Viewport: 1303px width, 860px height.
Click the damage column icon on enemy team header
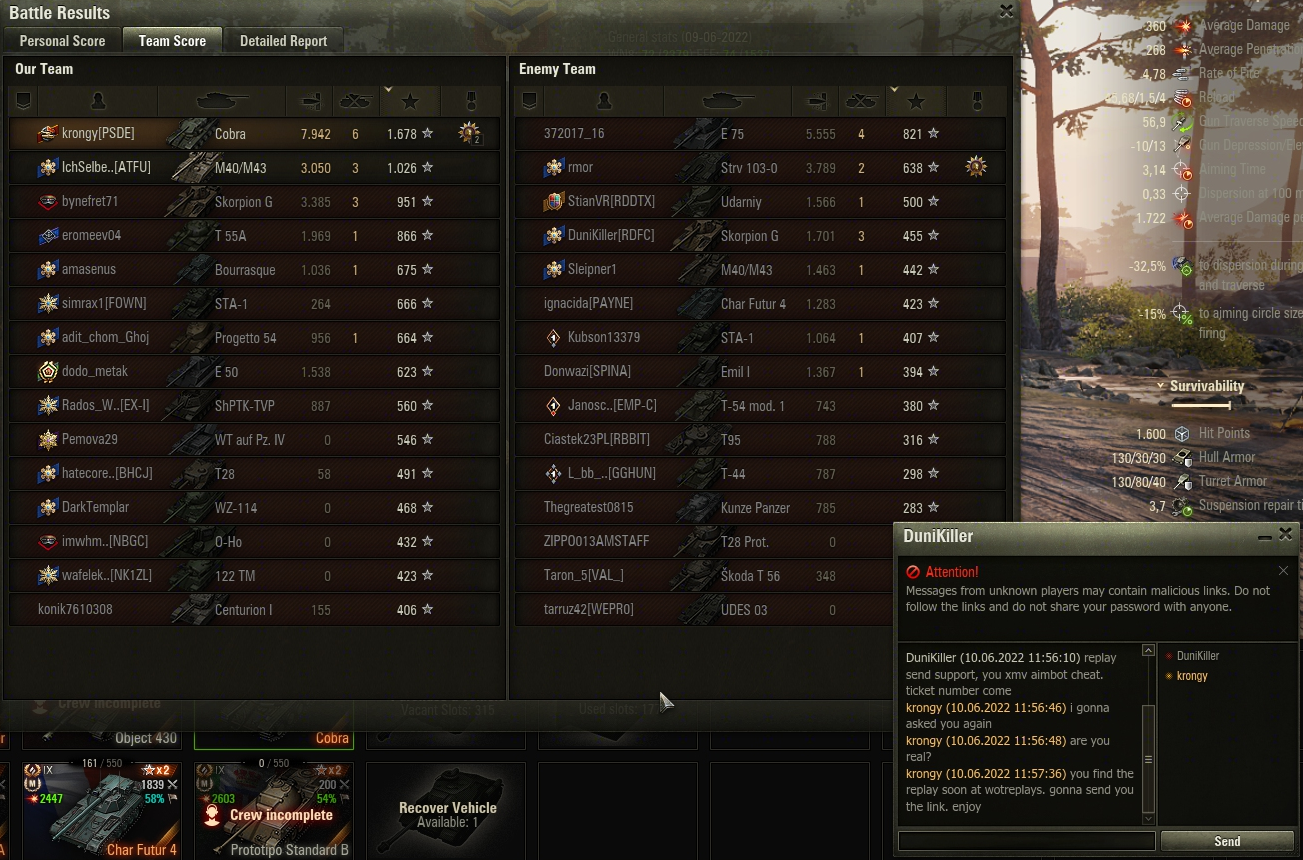[x=816, y=100]
